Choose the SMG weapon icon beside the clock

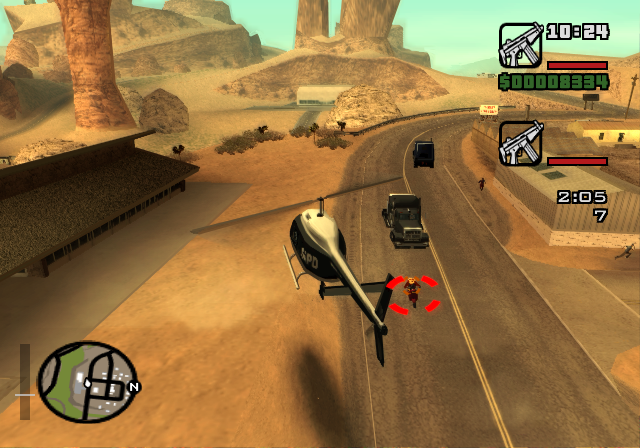point(519,45)
